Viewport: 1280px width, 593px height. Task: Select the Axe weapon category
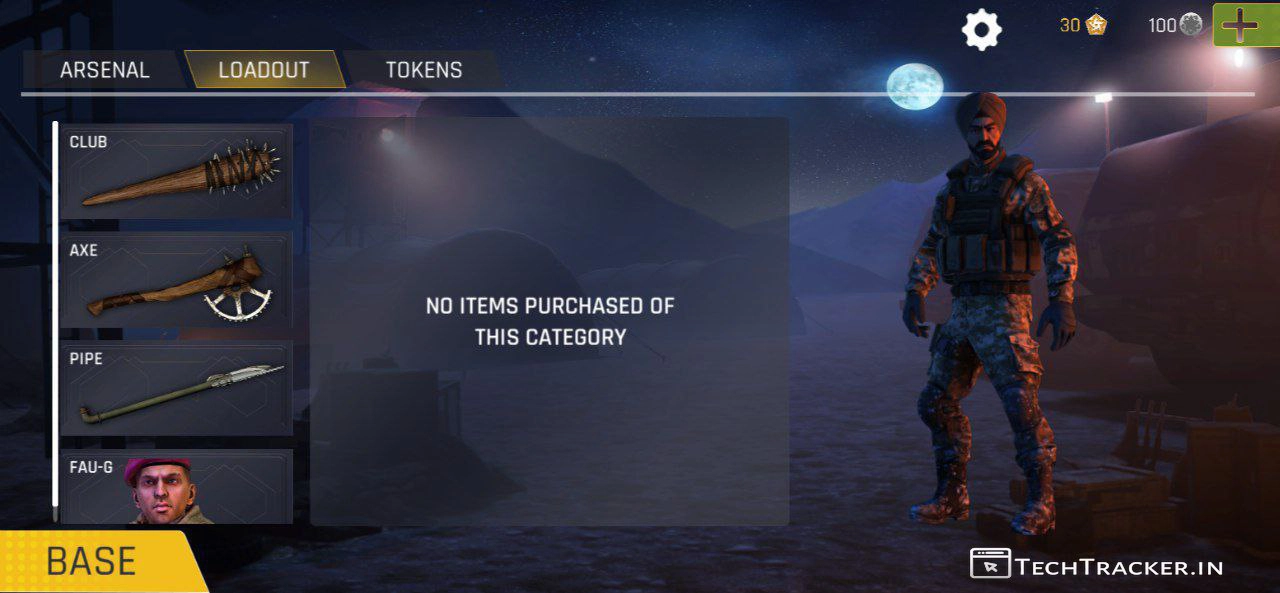(176, 280)
